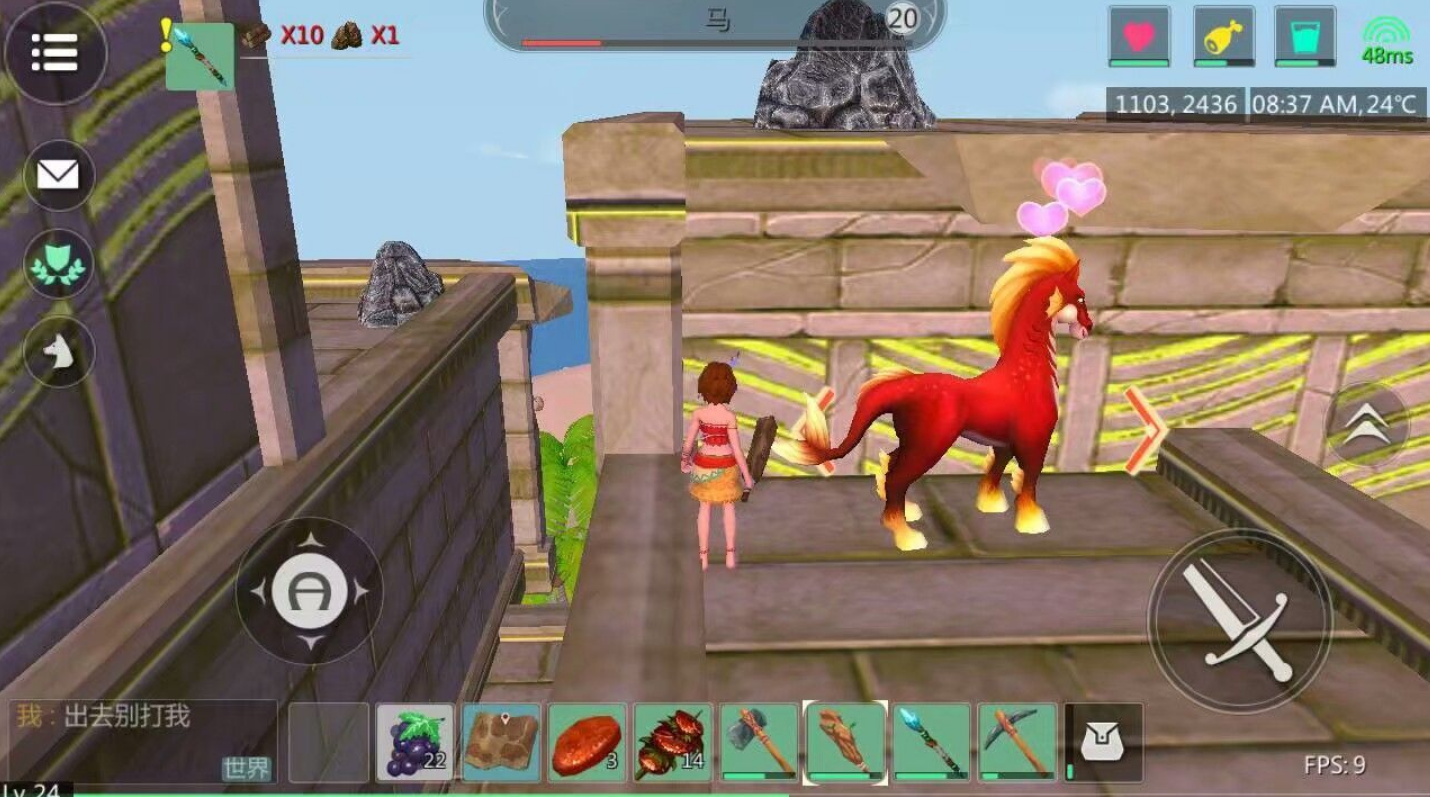The image size is (1430, 797).
Task: Select the grilled meat skewer slot
Action: [x=673, y=742]
